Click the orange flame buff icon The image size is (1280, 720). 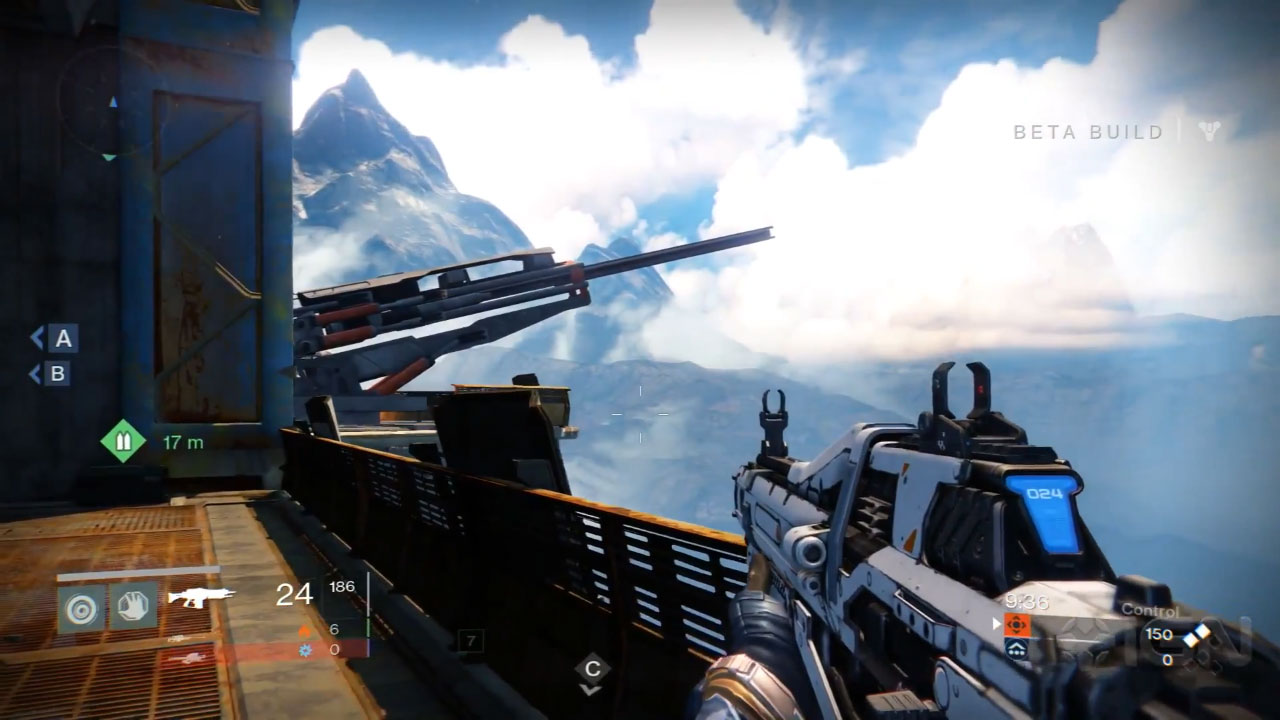[x=307, y=631]
